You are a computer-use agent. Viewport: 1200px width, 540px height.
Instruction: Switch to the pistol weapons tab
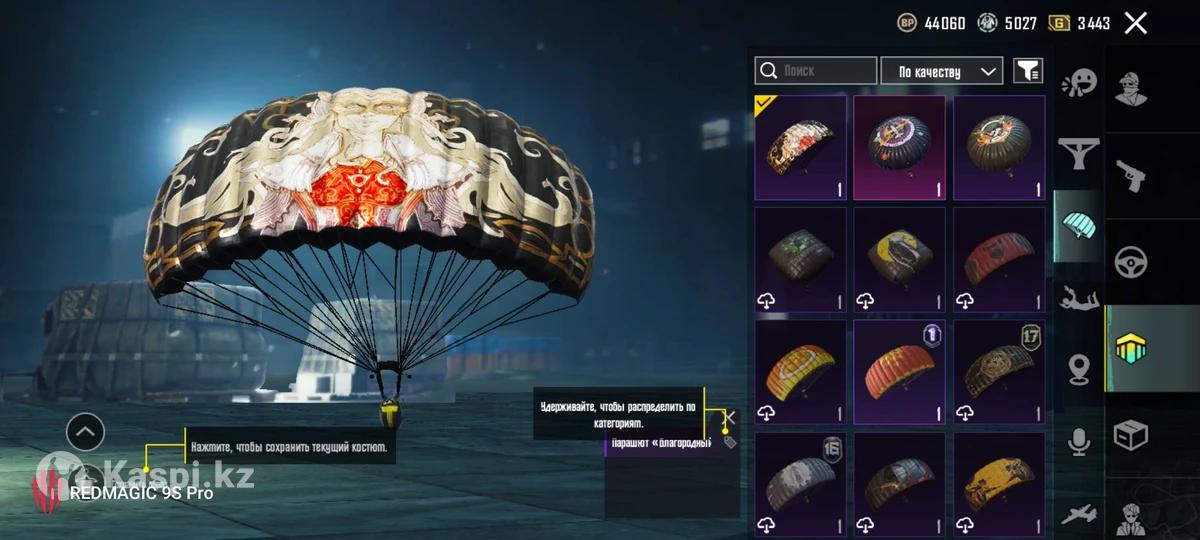point(1131,175)
